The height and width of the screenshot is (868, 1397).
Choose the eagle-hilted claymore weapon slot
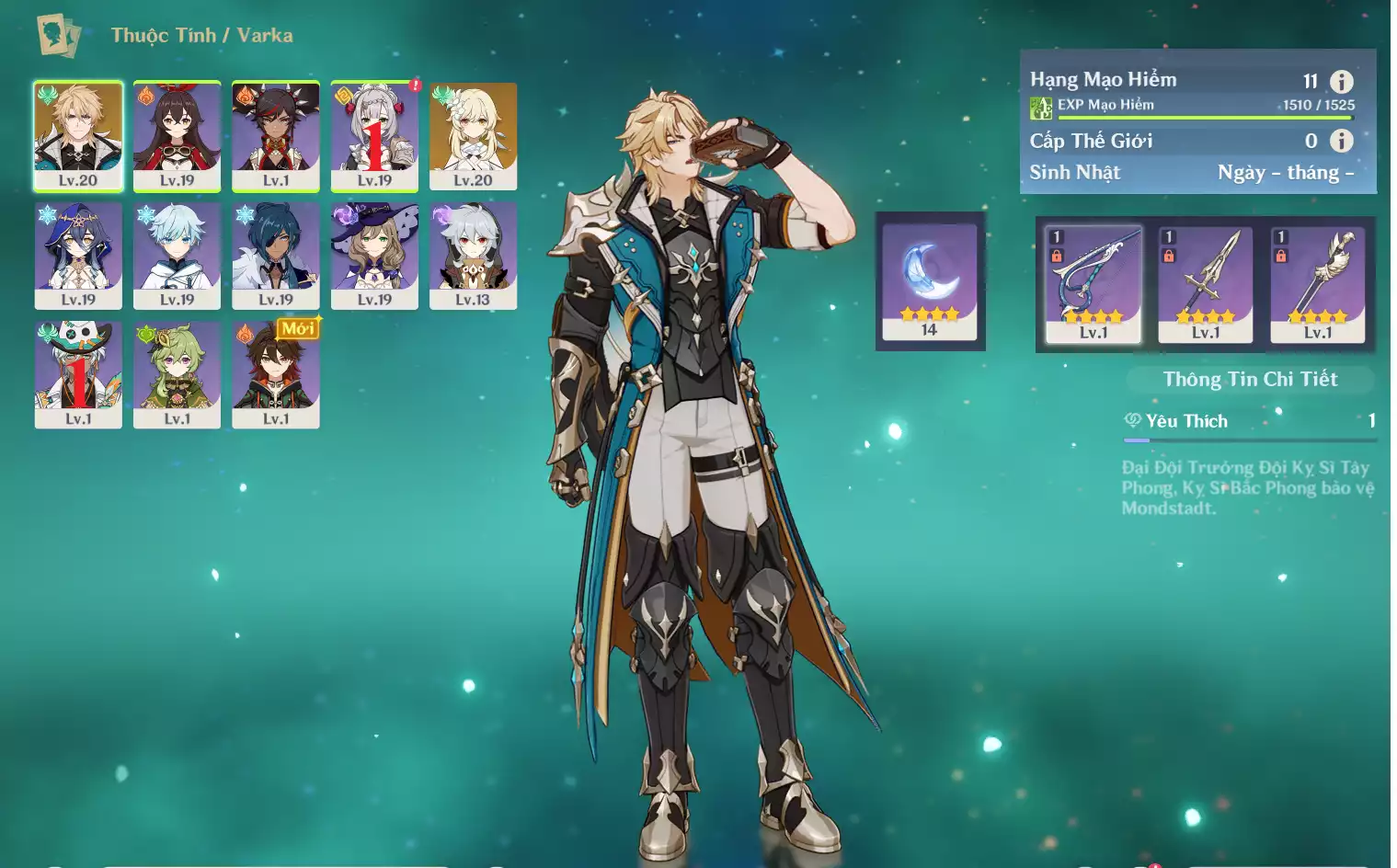[x=1318, y=284]
